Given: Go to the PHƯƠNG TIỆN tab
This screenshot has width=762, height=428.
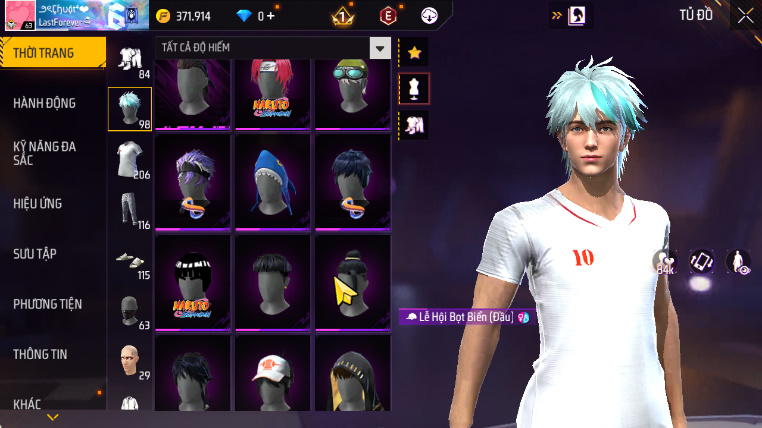Looking at the screenshot, I should [x=48, y=303].
